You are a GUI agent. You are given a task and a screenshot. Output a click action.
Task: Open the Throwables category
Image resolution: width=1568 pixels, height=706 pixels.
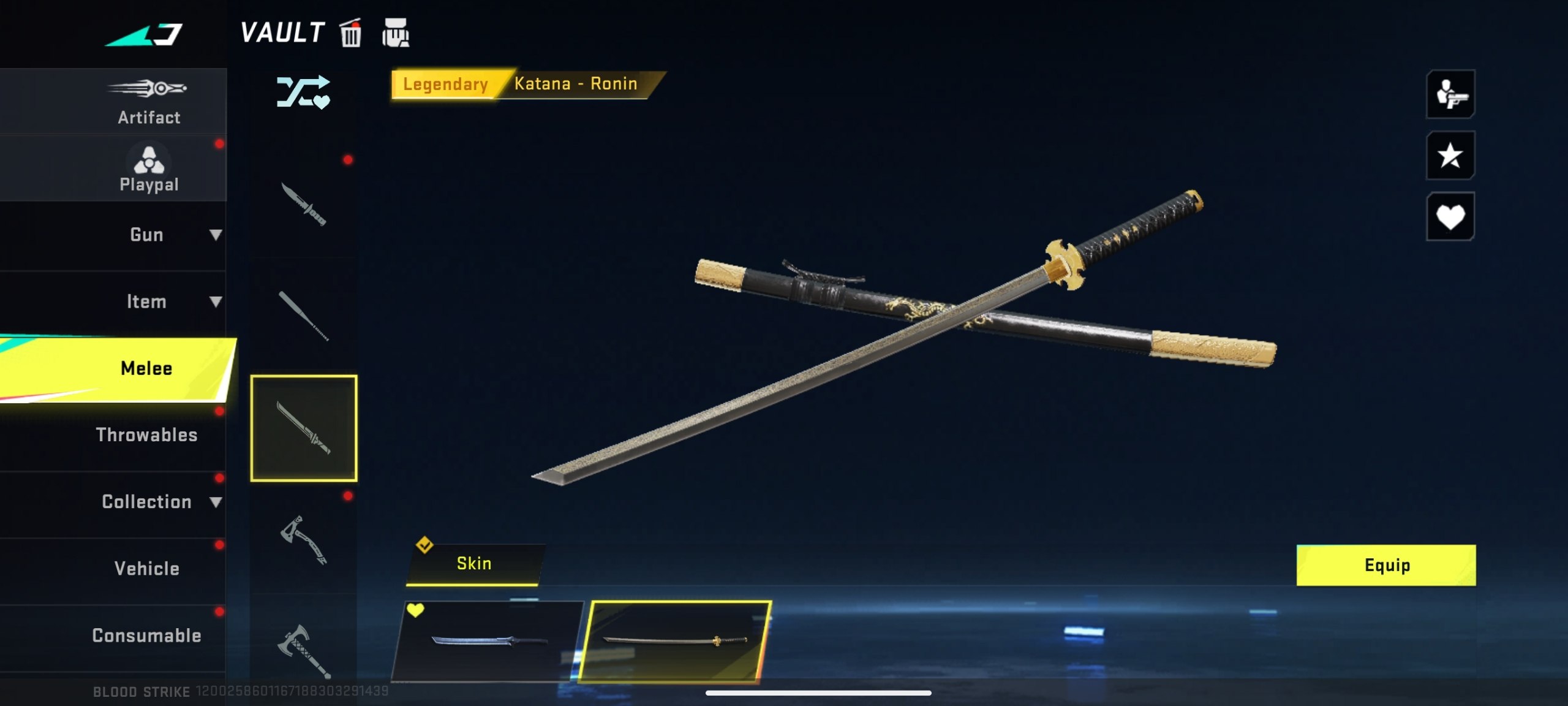click(x=147, y=435)
